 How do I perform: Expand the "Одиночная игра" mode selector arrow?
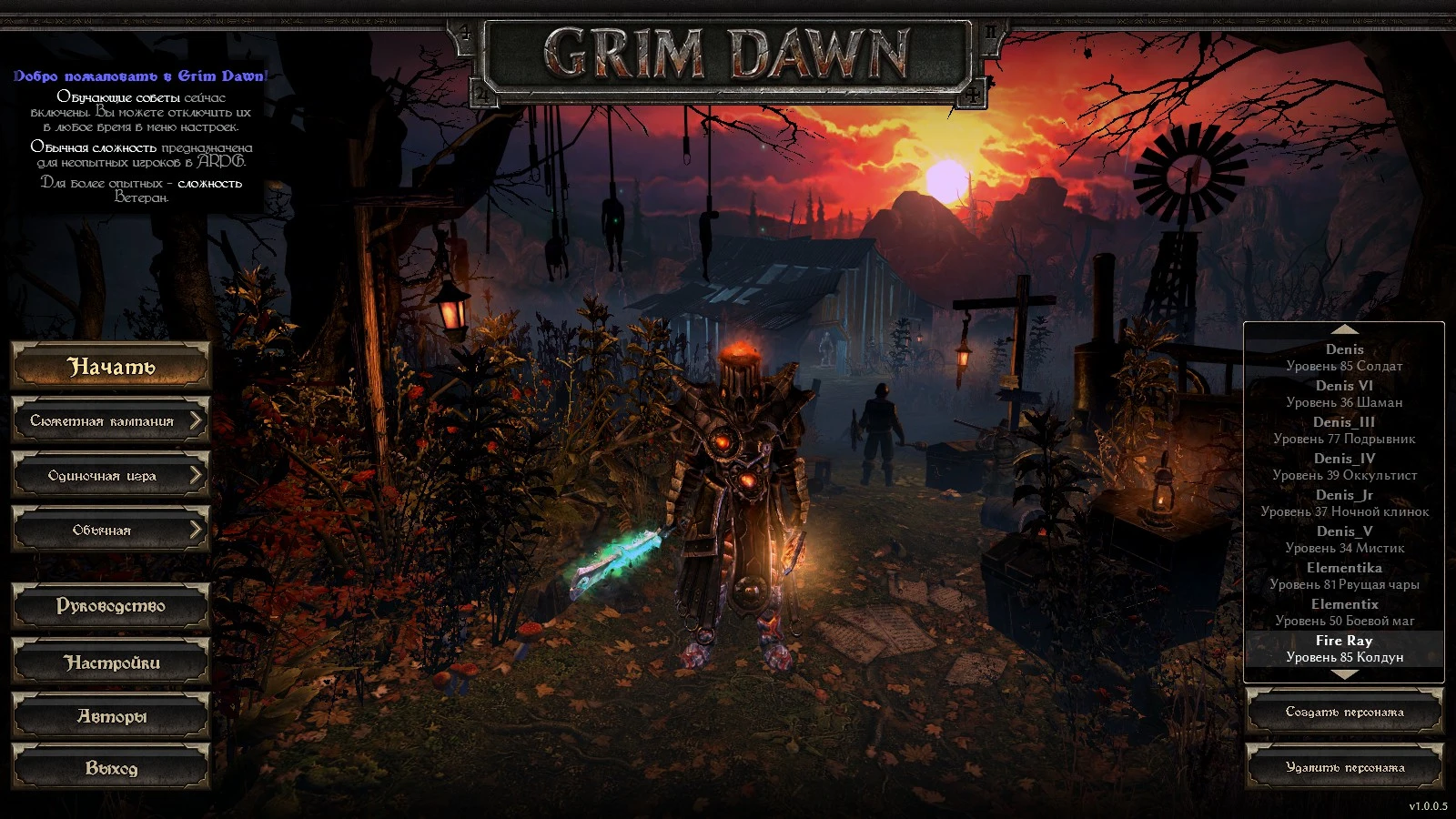click(x=197, y=475)
